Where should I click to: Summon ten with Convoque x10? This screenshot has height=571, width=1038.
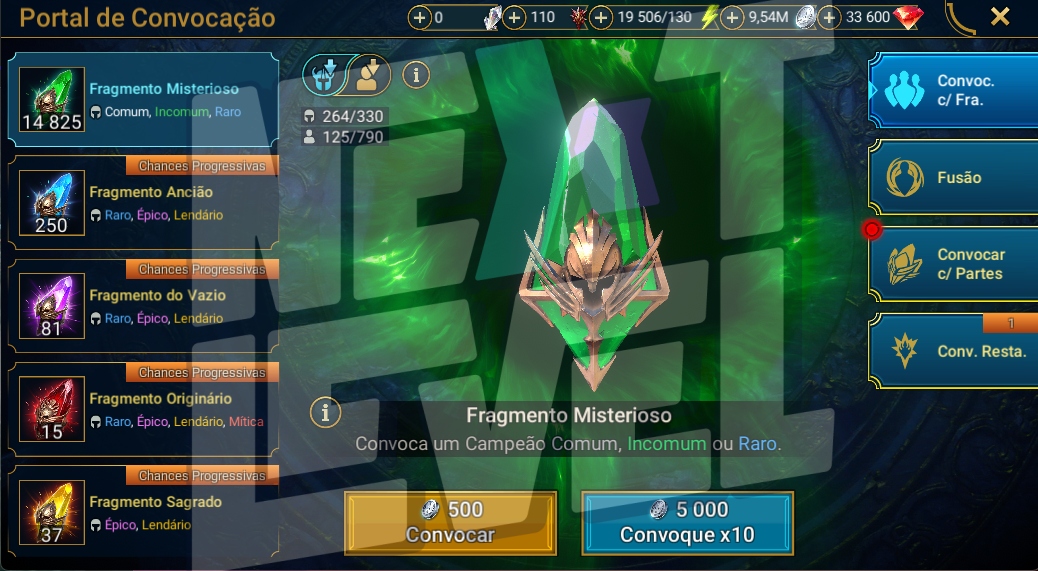[687, 523]
